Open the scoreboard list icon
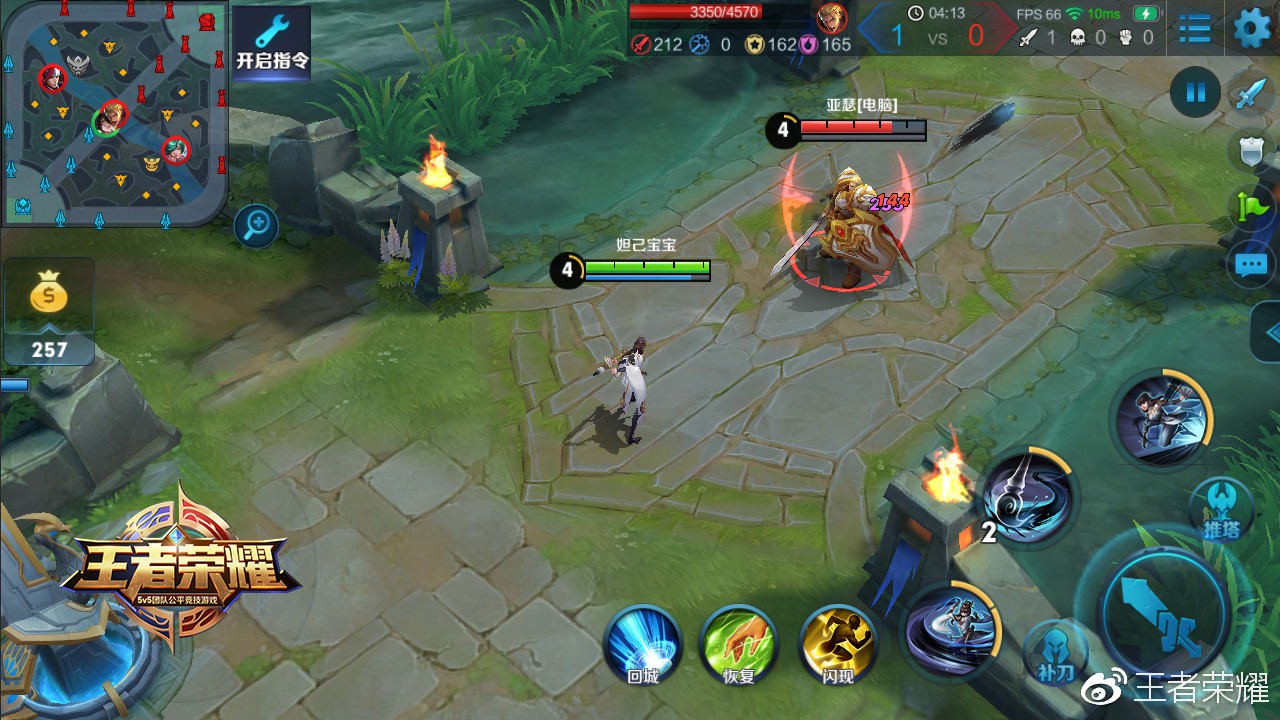Image resolution: width=1280 pixels, height=720 pixels. (1195, 28)
